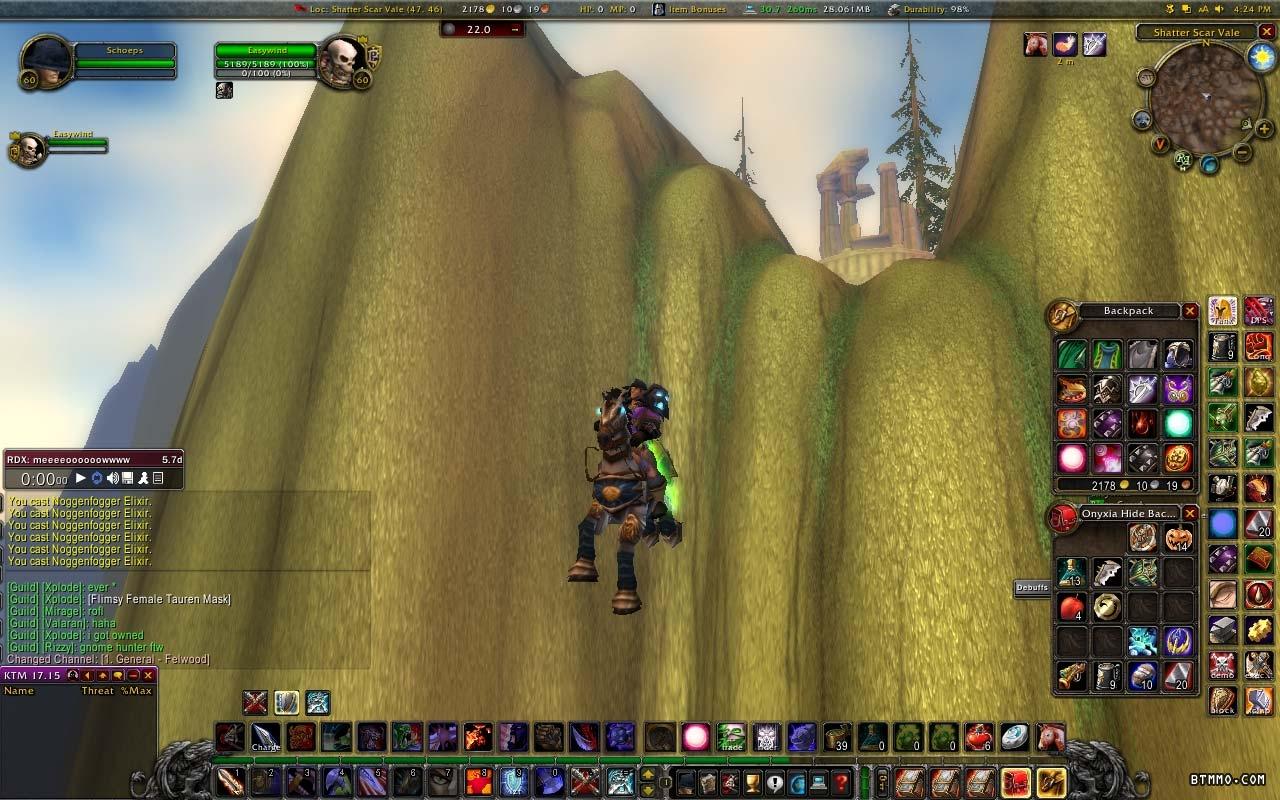Zoom out the minimap with the minus button
This screenshot has width=1280, height=800.
point(1241,153)
